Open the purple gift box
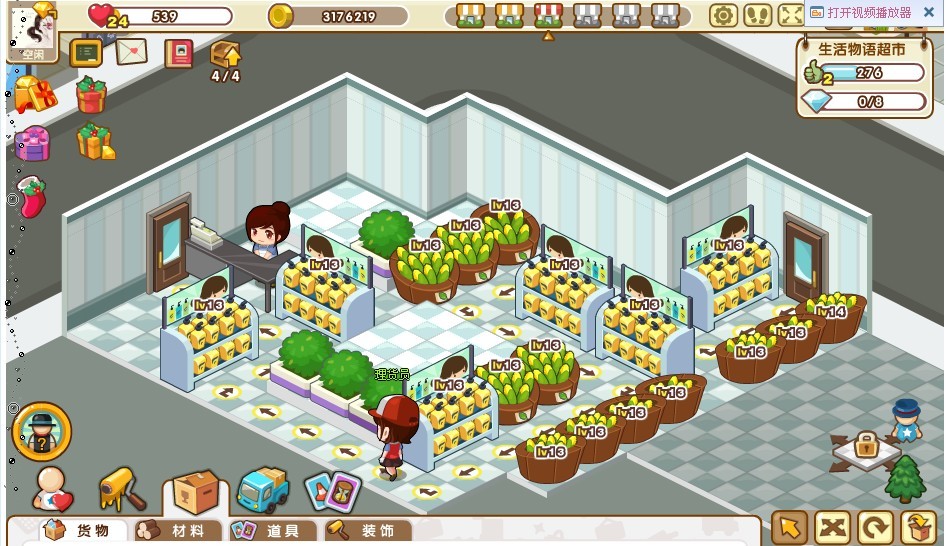Image resolution: width=949 pixels, height=546 pixels. click(x=32, y=144)
